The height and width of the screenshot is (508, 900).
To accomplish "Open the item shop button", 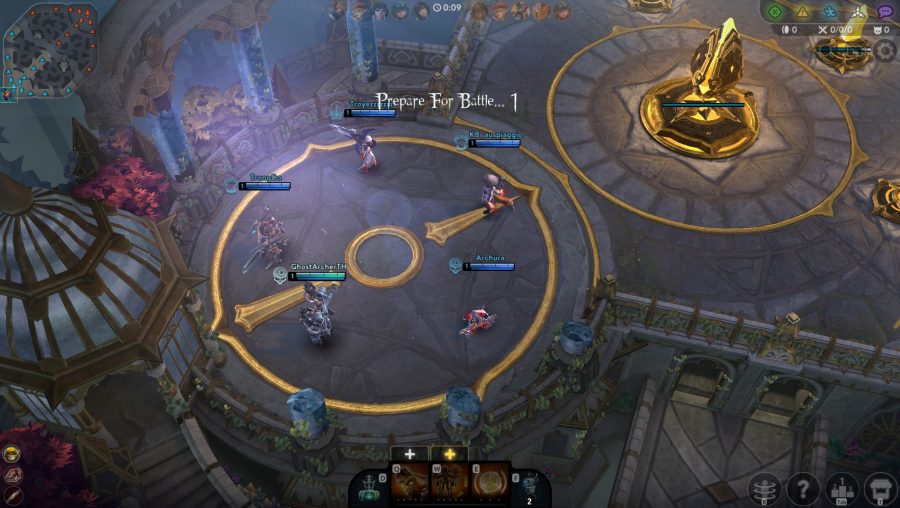I will 881,489.
